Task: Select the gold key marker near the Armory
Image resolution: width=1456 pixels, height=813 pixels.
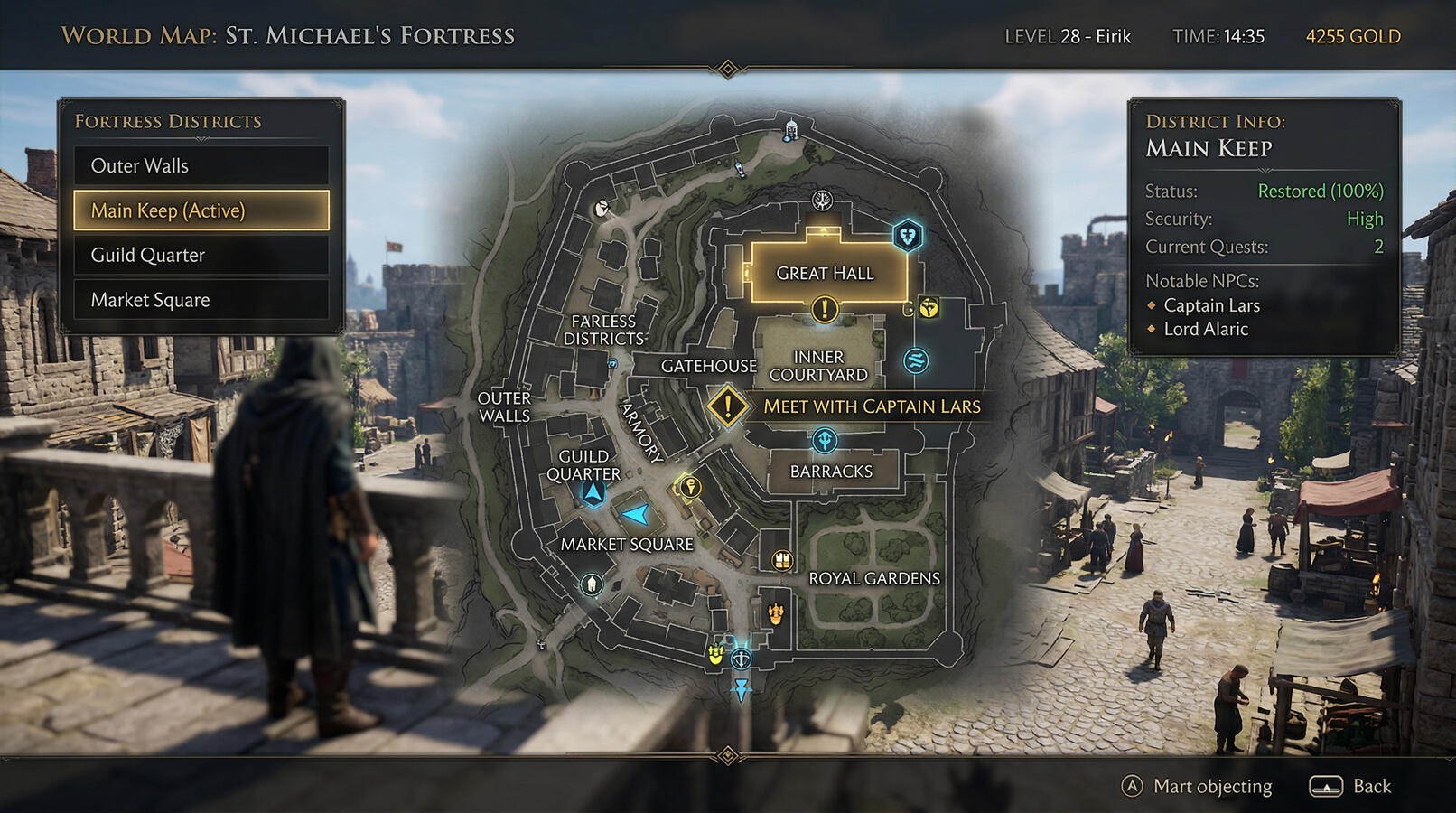Action: (x=690, y=489)
